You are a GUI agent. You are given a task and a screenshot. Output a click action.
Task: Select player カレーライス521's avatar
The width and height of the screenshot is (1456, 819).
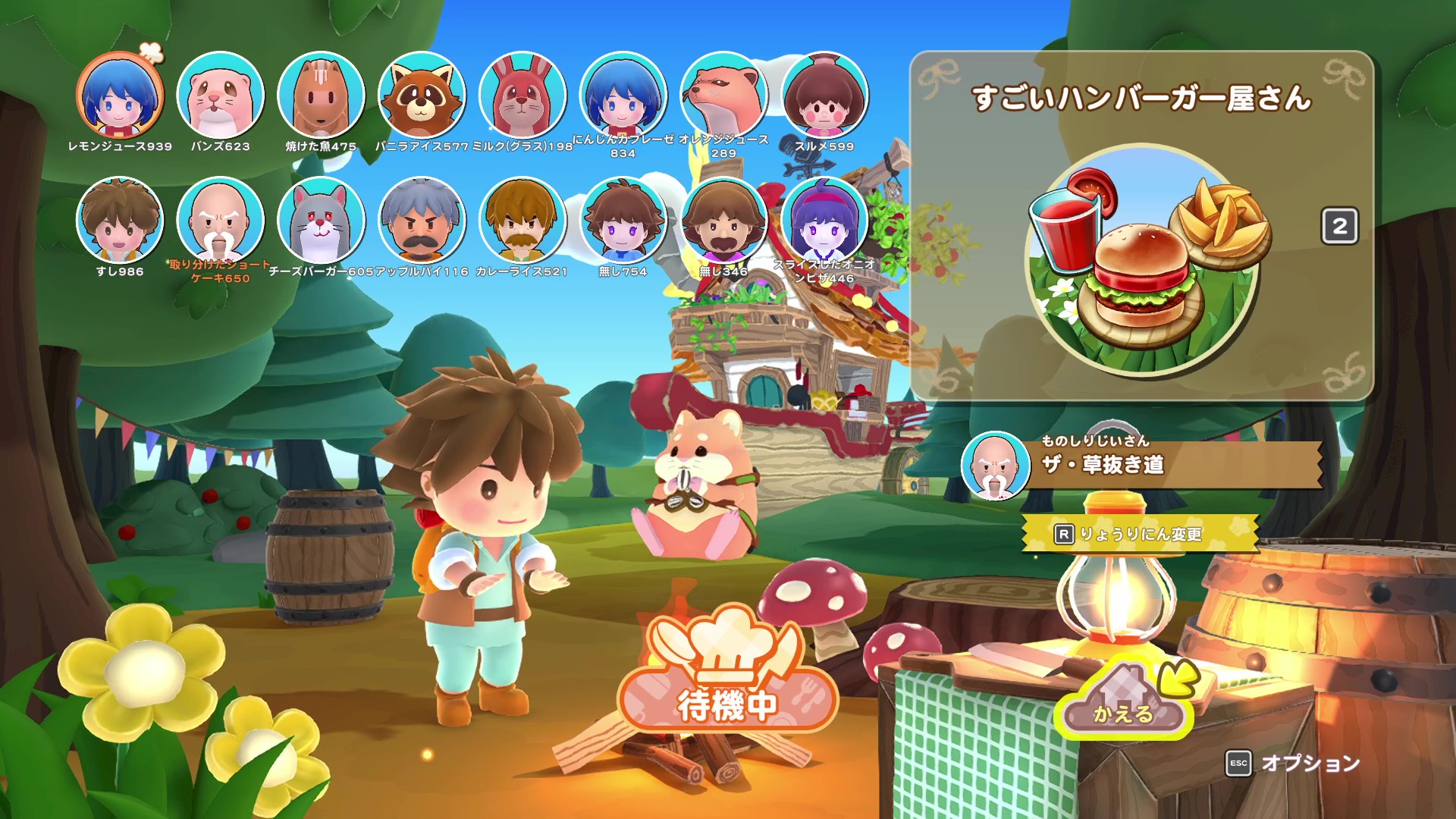(x=522, y=221)
